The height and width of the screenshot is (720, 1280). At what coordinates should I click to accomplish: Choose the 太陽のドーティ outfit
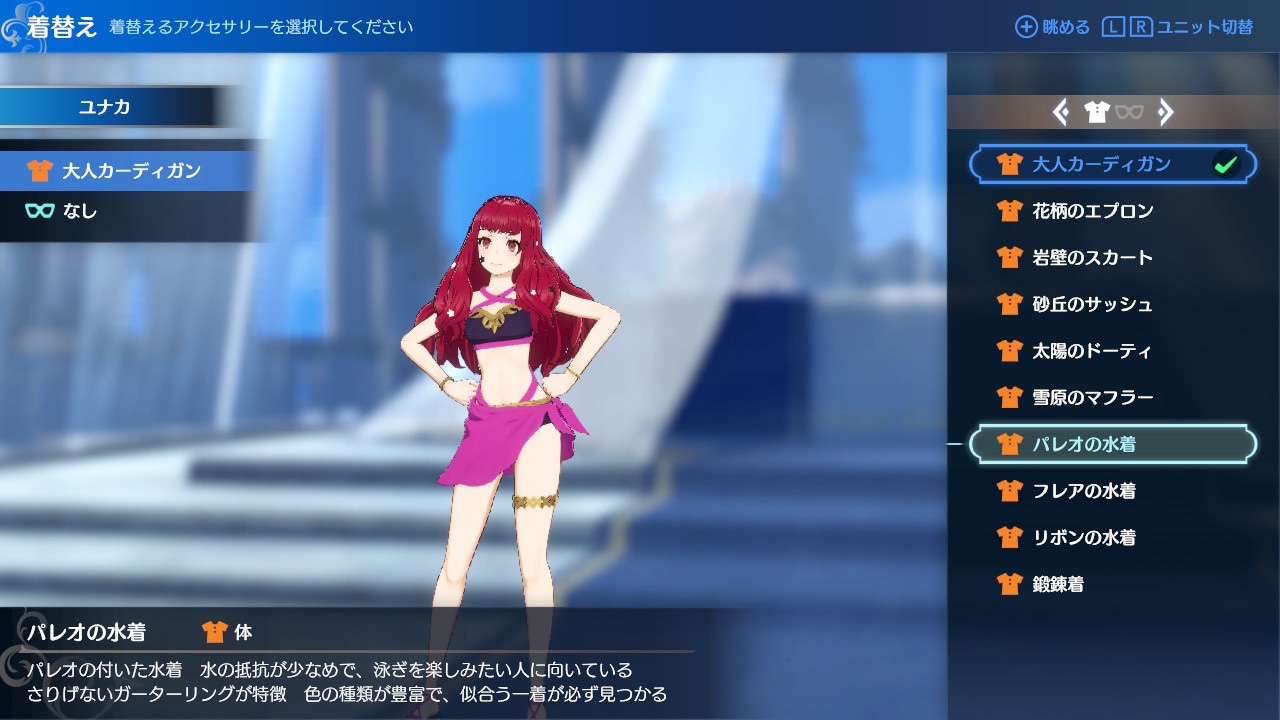1092,351
